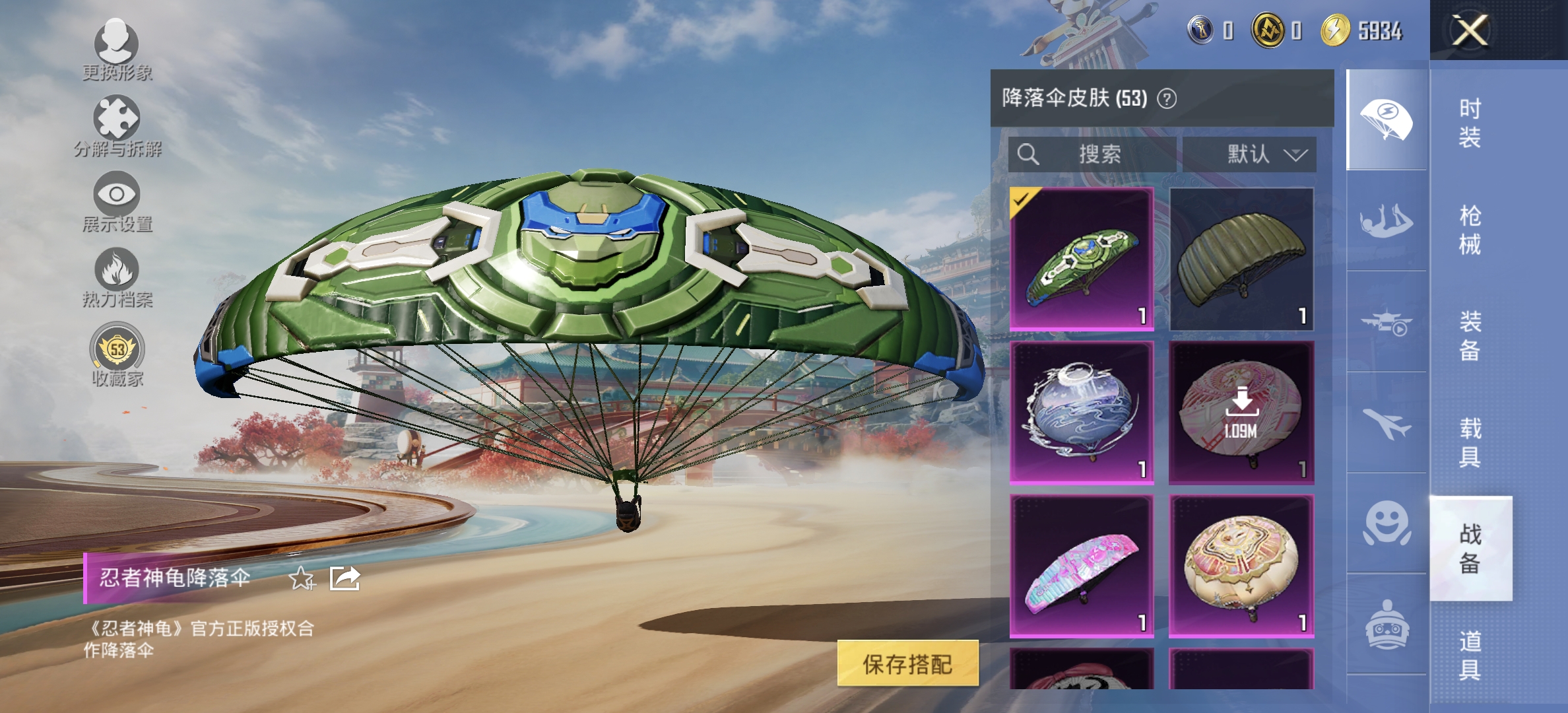
Task: Select the parachute skin category icon
Action: (1386, 119)
